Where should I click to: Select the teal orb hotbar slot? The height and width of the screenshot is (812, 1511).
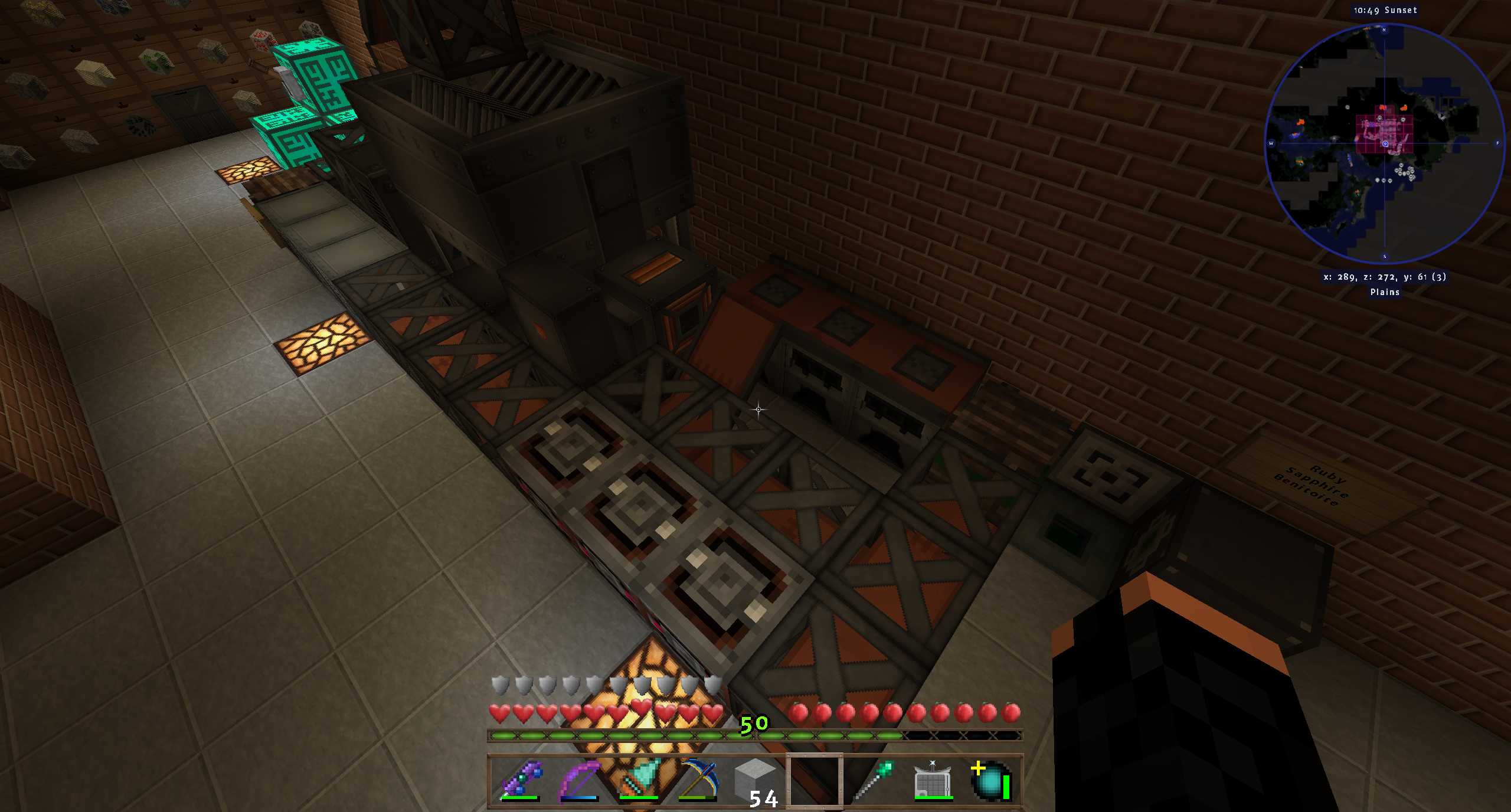992,780
